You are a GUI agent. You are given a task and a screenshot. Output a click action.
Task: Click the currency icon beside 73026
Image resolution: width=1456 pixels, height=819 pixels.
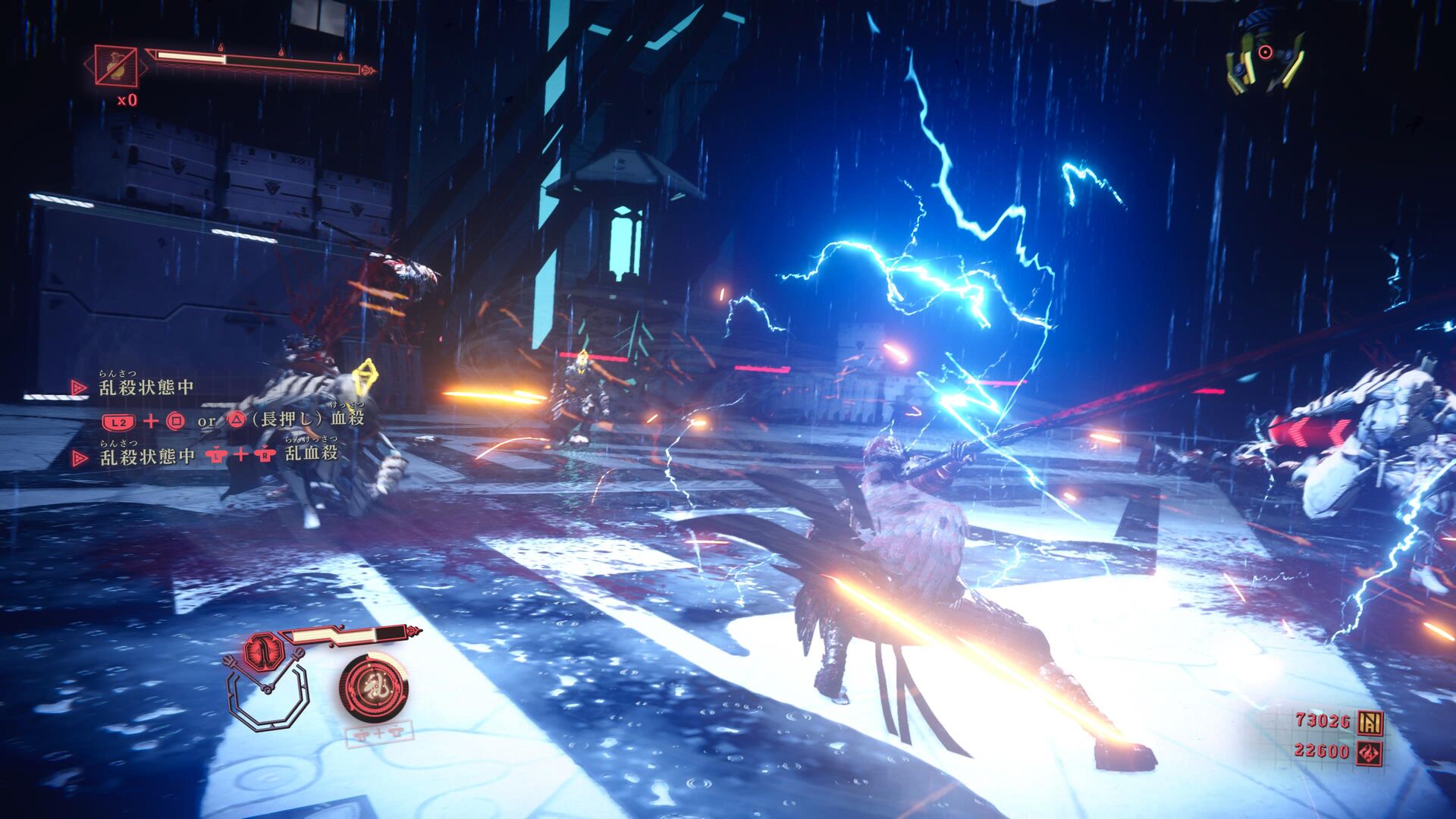point(1370,723)
